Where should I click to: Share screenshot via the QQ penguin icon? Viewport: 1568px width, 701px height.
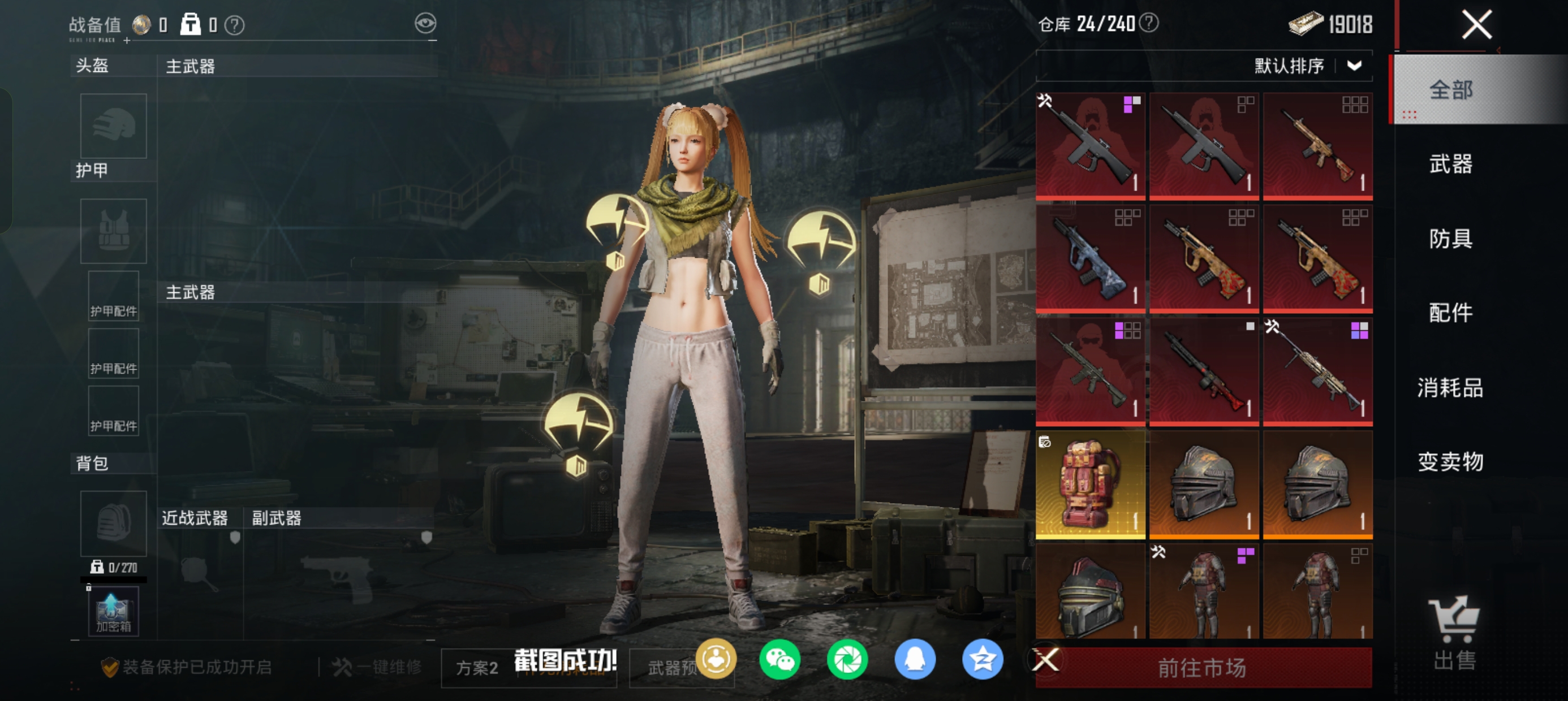coord(914,660)
